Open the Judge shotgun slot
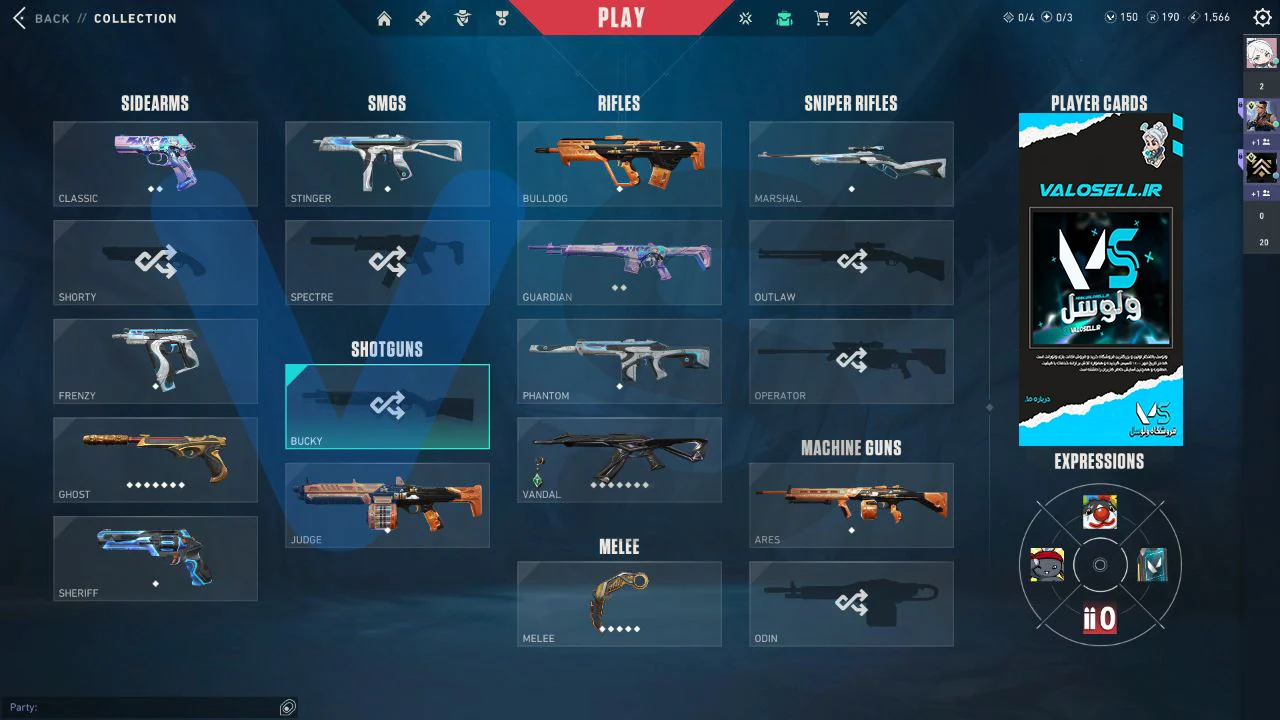This screenshot has height=720, width=1280. (x=387, y=505)
